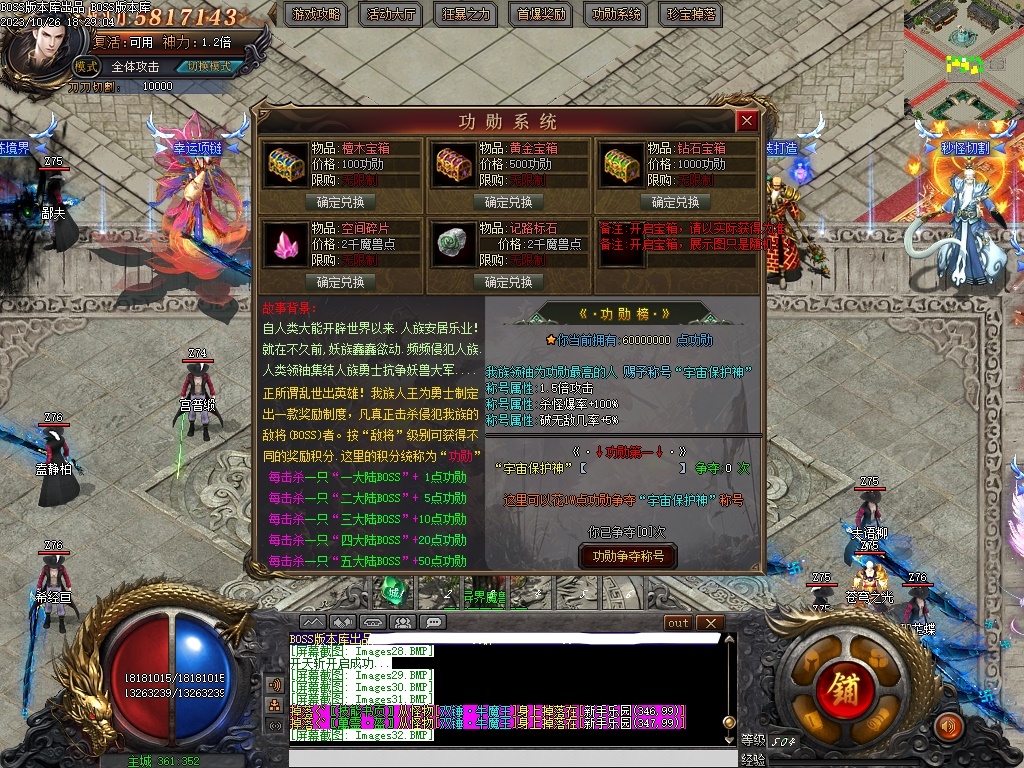Open the 珍宝掉落 menu
Screen dimensions: 1024x768
[x=691, y=14]
